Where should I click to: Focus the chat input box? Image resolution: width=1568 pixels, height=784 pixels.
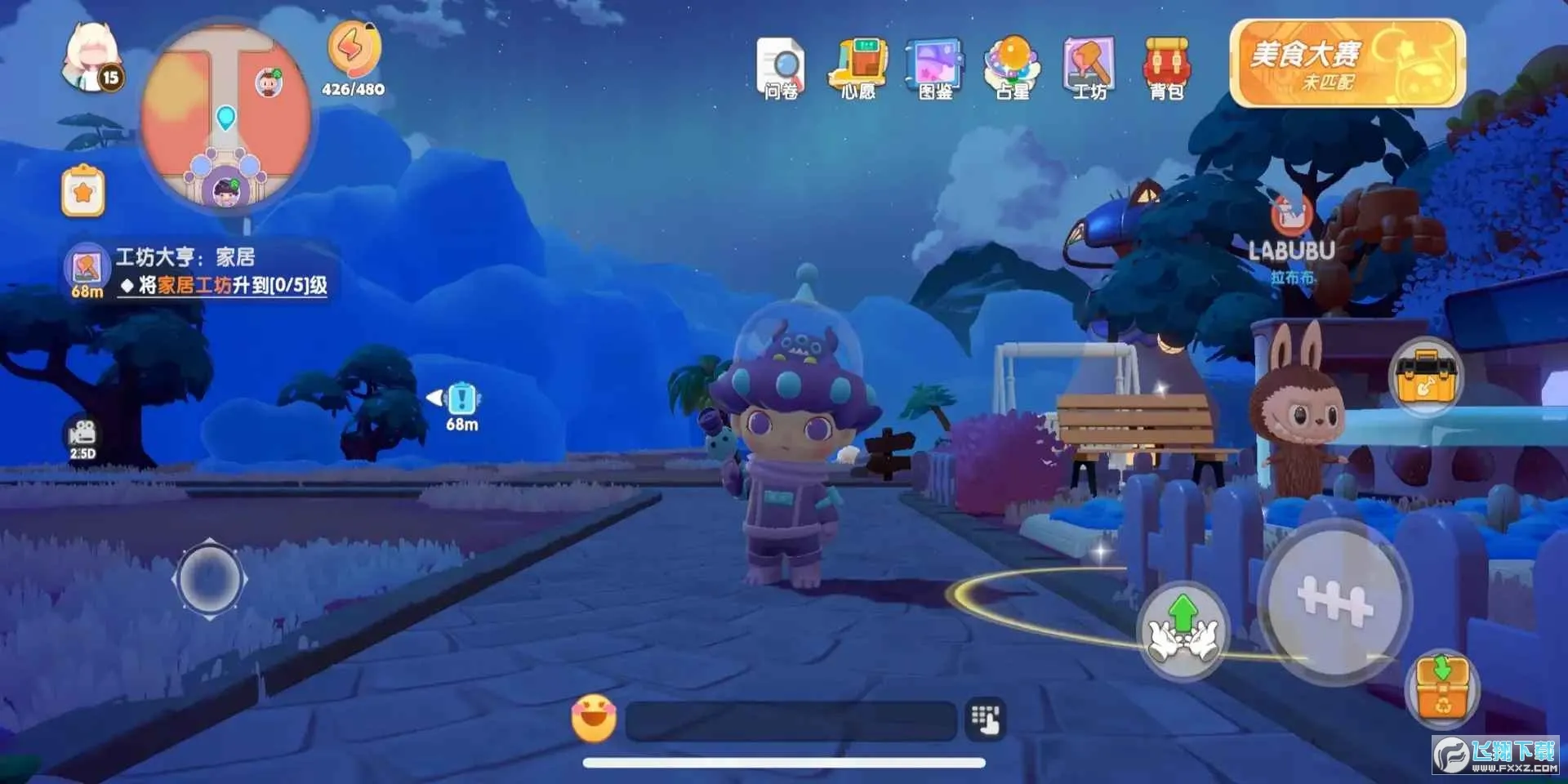[791, 720]
